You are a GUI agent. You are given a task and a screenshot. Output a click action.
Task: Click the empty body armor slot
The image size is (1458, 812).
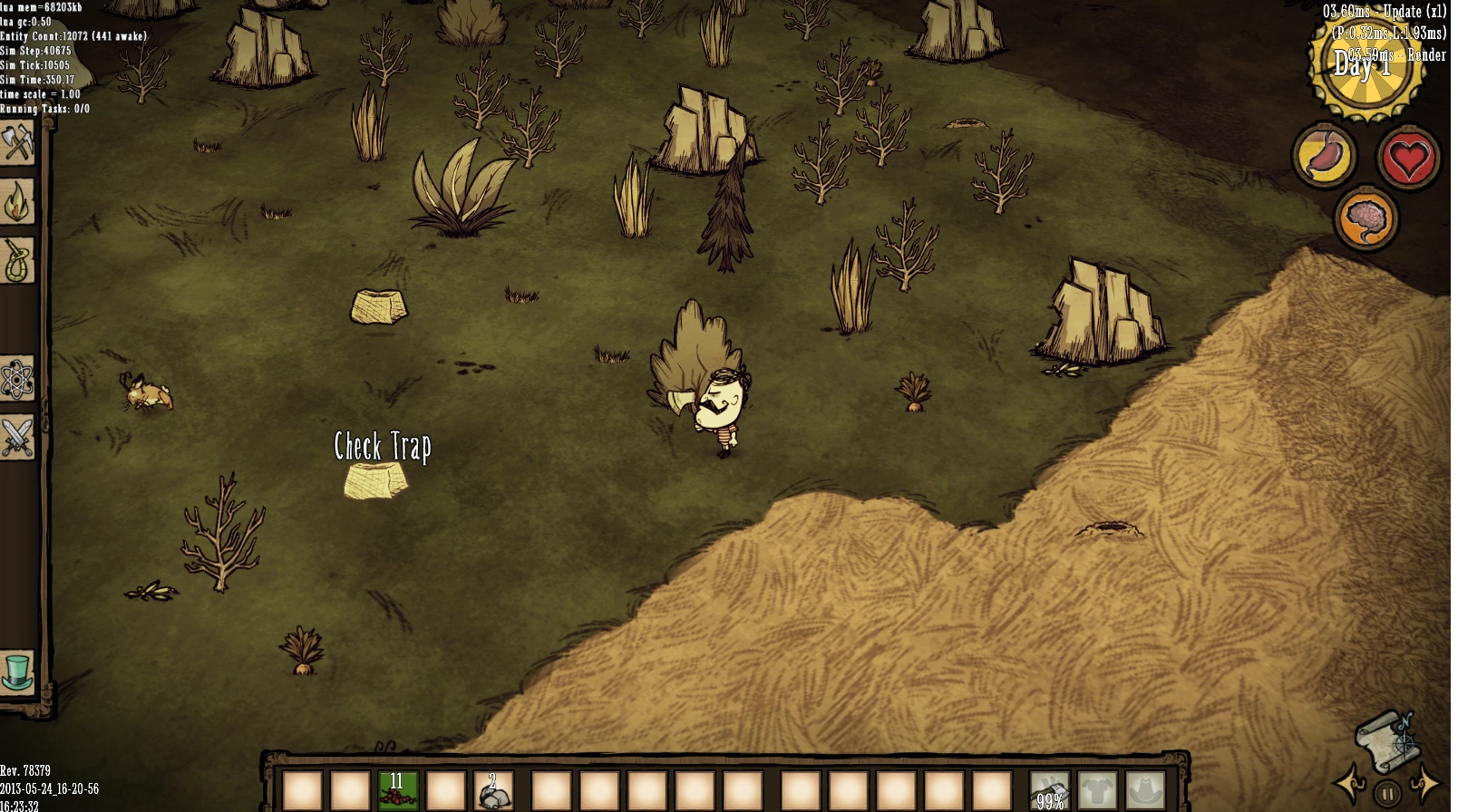click(x=1097, y=790)
